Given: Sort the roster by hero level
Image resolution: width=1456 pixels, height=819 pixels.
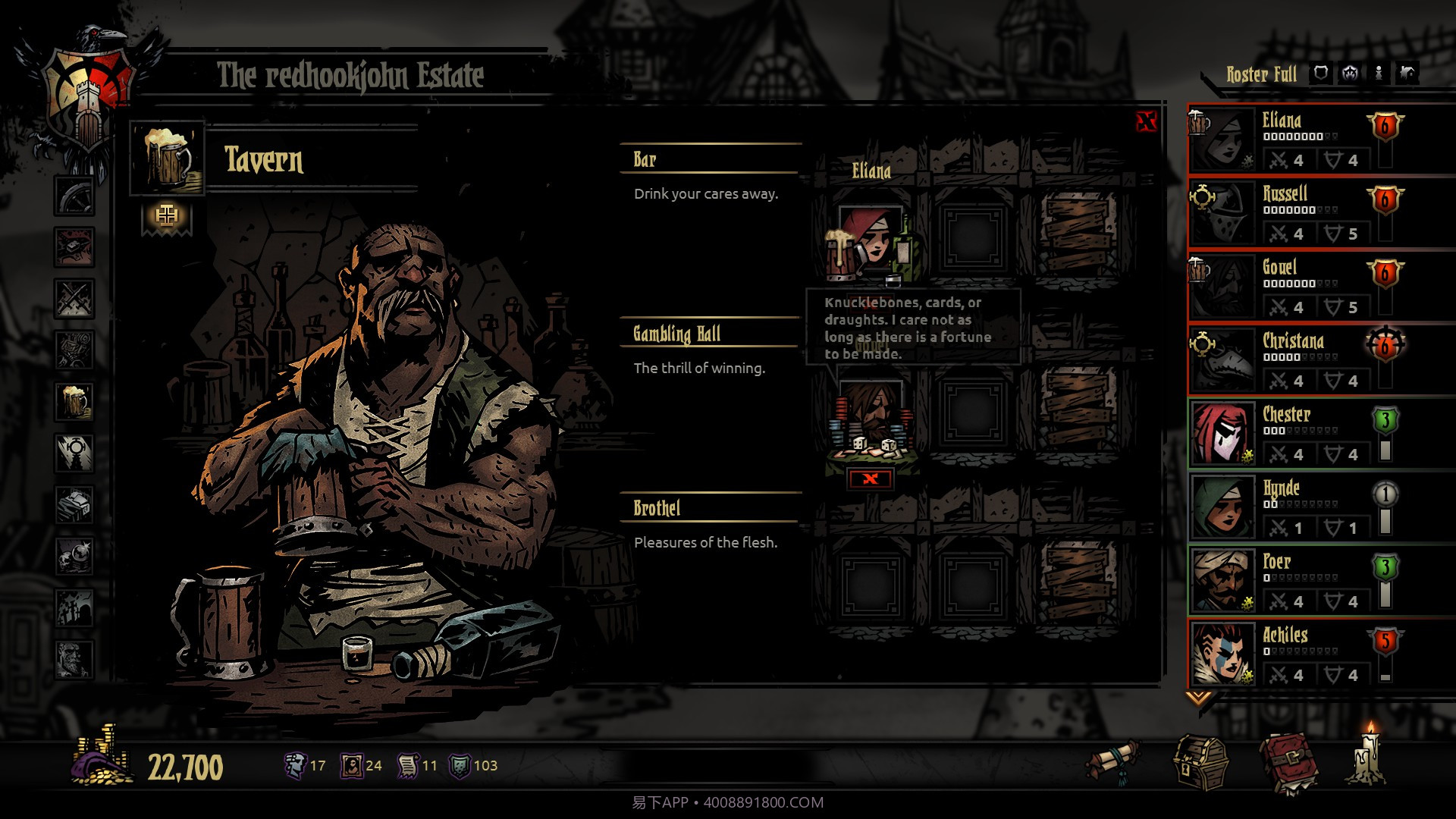Looking at the screenshot, I should click(x=1350, y=74).
